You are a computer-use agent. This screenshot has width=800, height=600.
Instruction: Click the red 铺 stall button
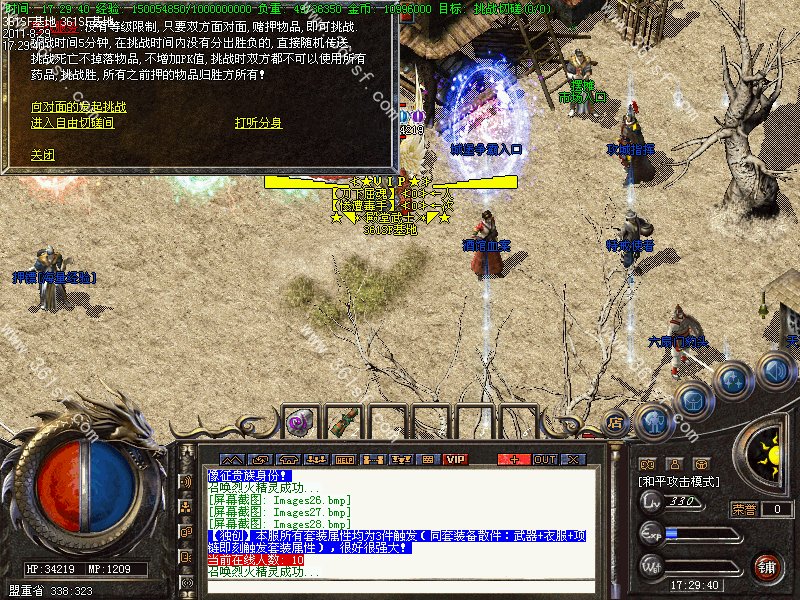coord(768,568)
